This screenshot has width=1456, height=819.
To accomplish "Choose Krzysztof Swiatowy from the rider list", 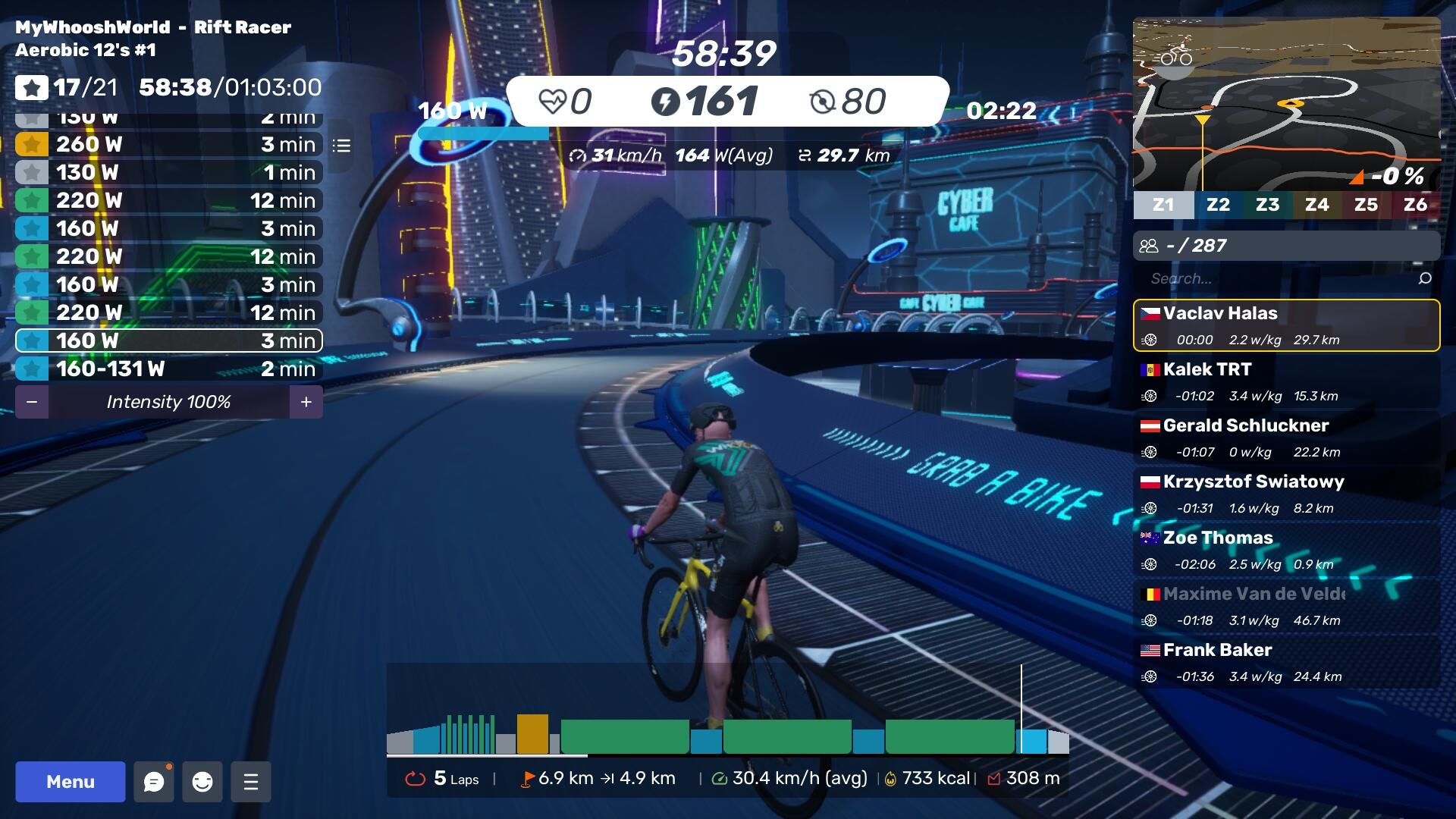I will click(x=1286, y=494).
